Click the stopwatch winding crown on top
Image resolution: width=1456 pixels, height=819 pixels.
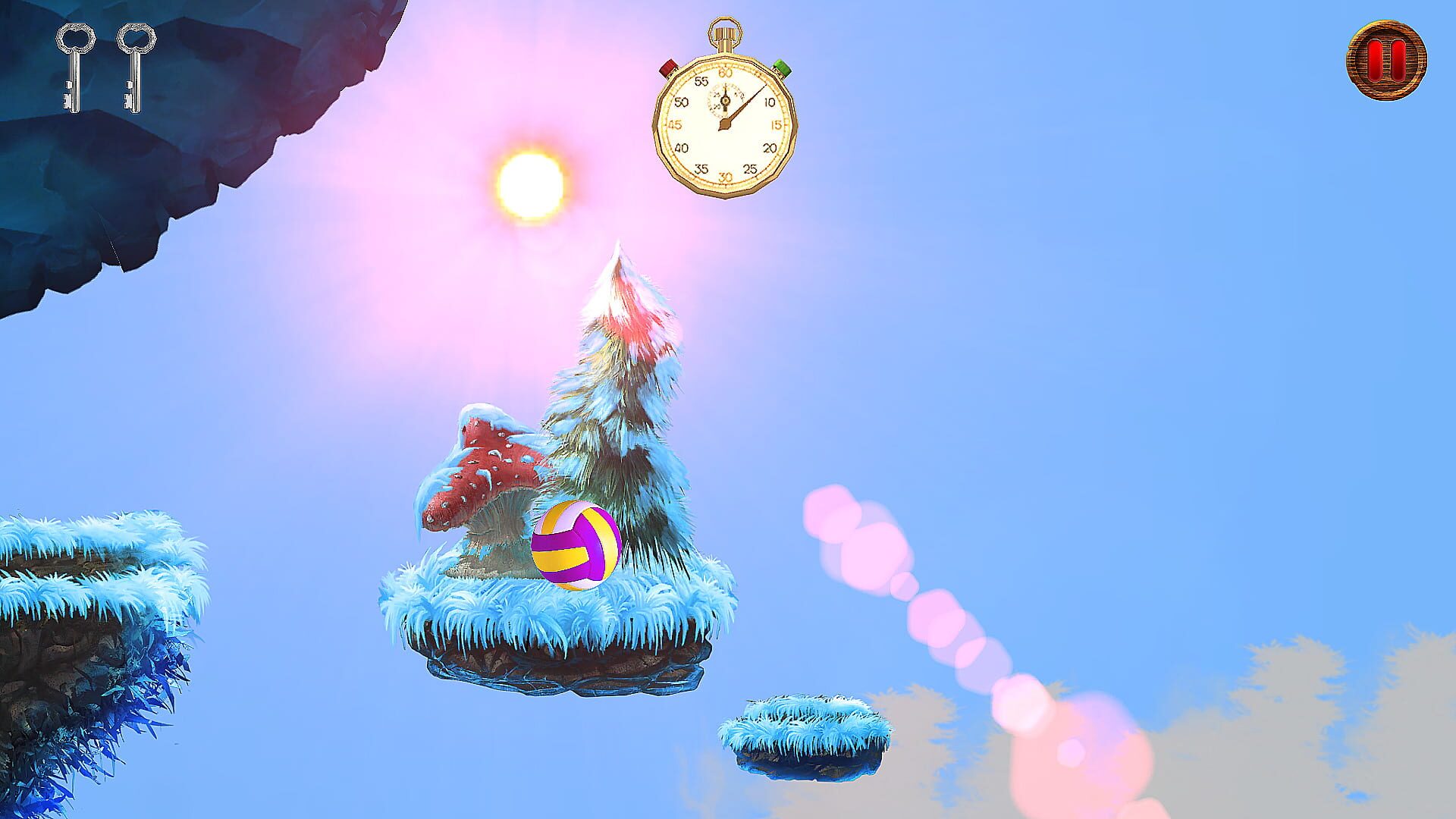[x=724, y=34]
